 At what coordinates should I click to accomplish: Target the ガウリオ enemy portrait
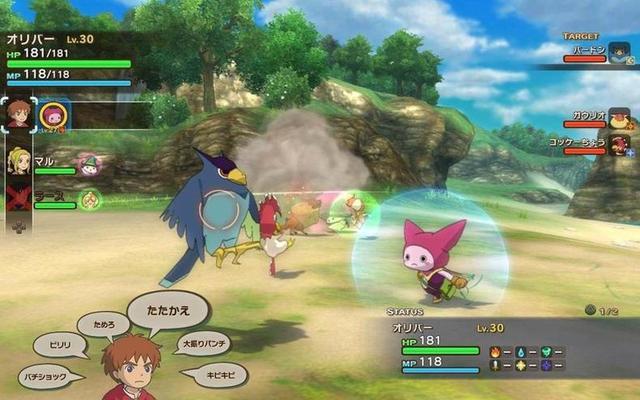click(619, 120)
